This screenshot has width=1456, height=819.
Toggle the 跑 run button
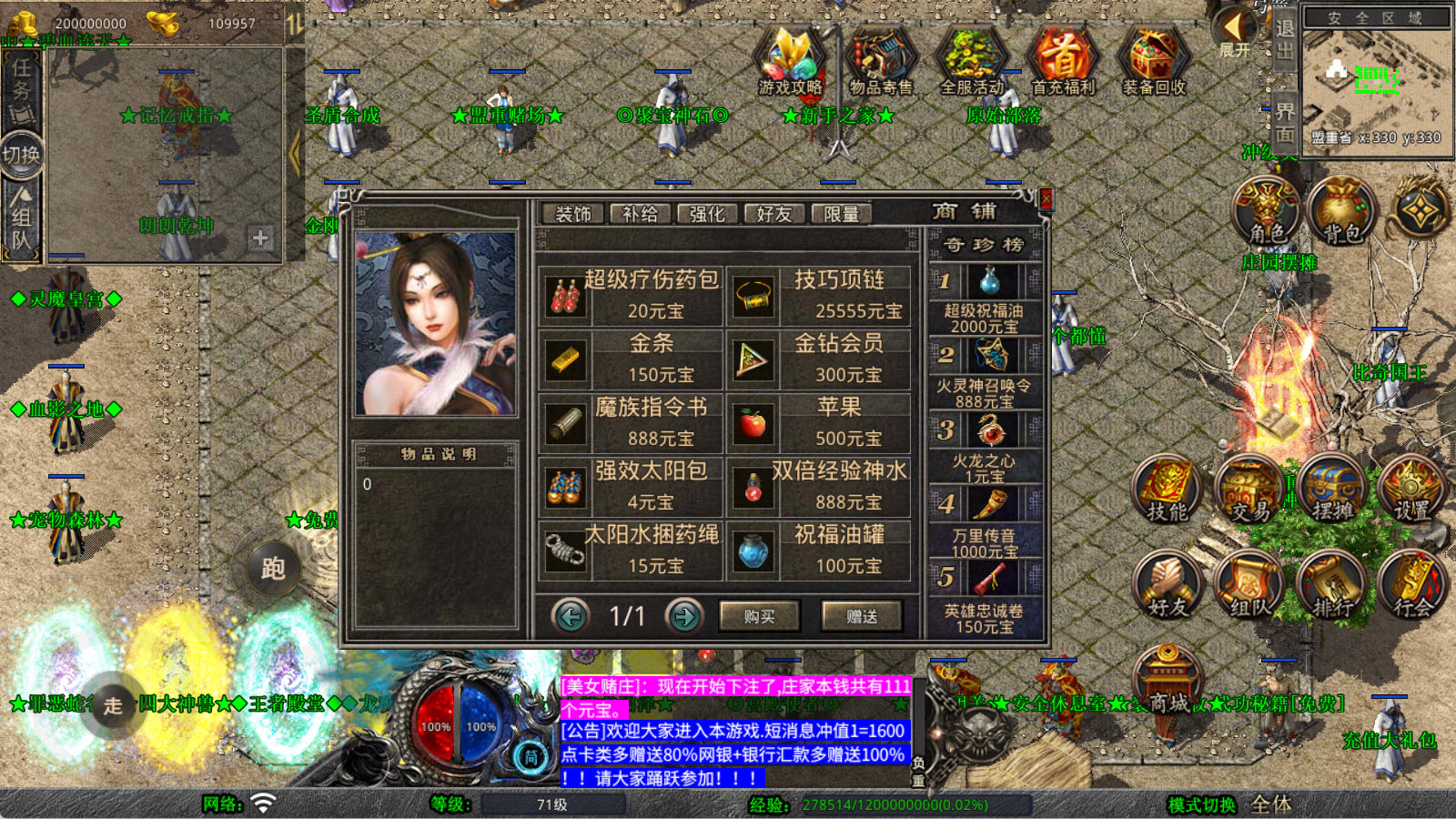click(x=273, y=569)
